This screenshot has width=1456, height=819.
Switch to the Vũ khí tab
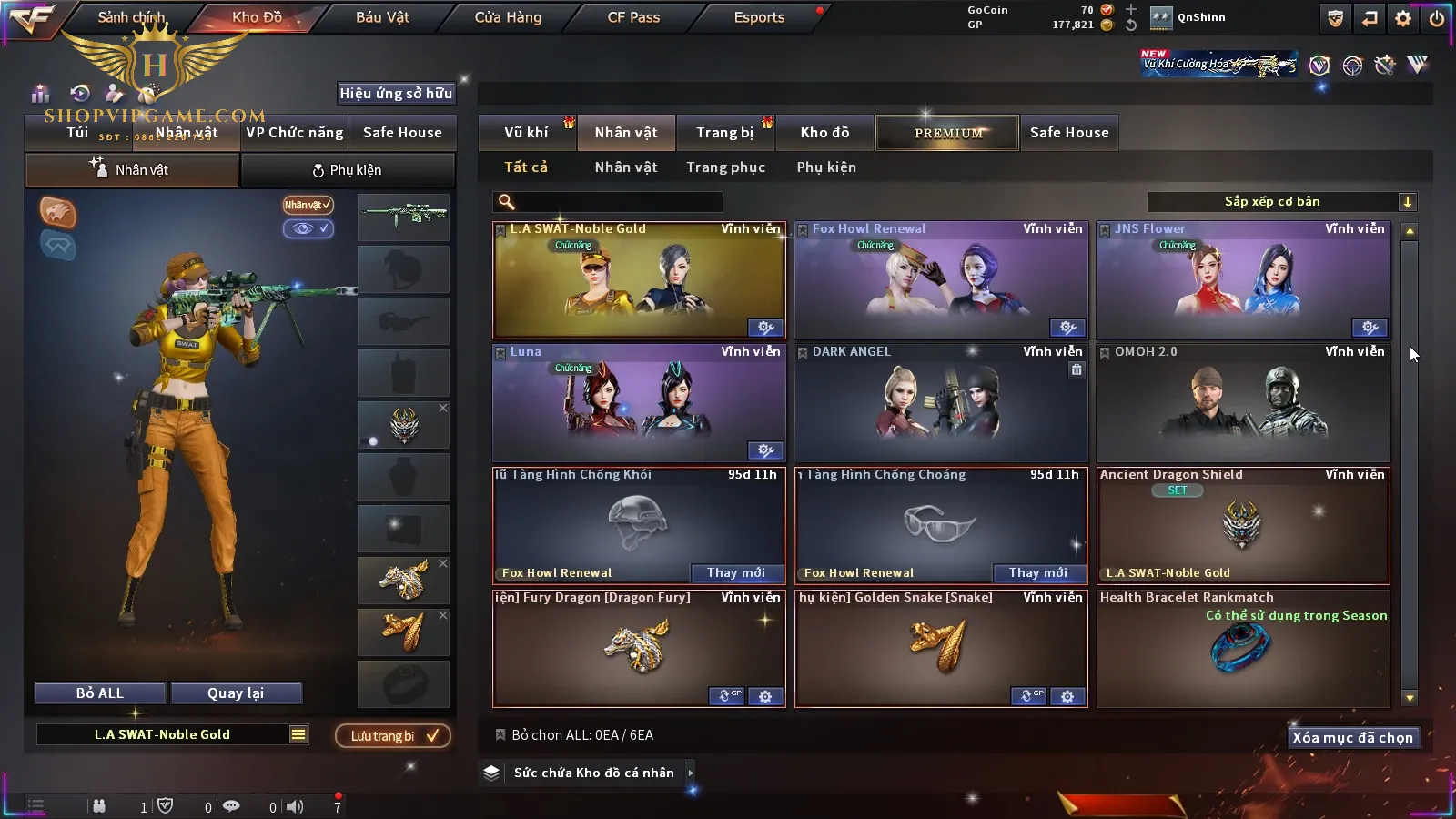pyautogui.click(x=526, y=133)
